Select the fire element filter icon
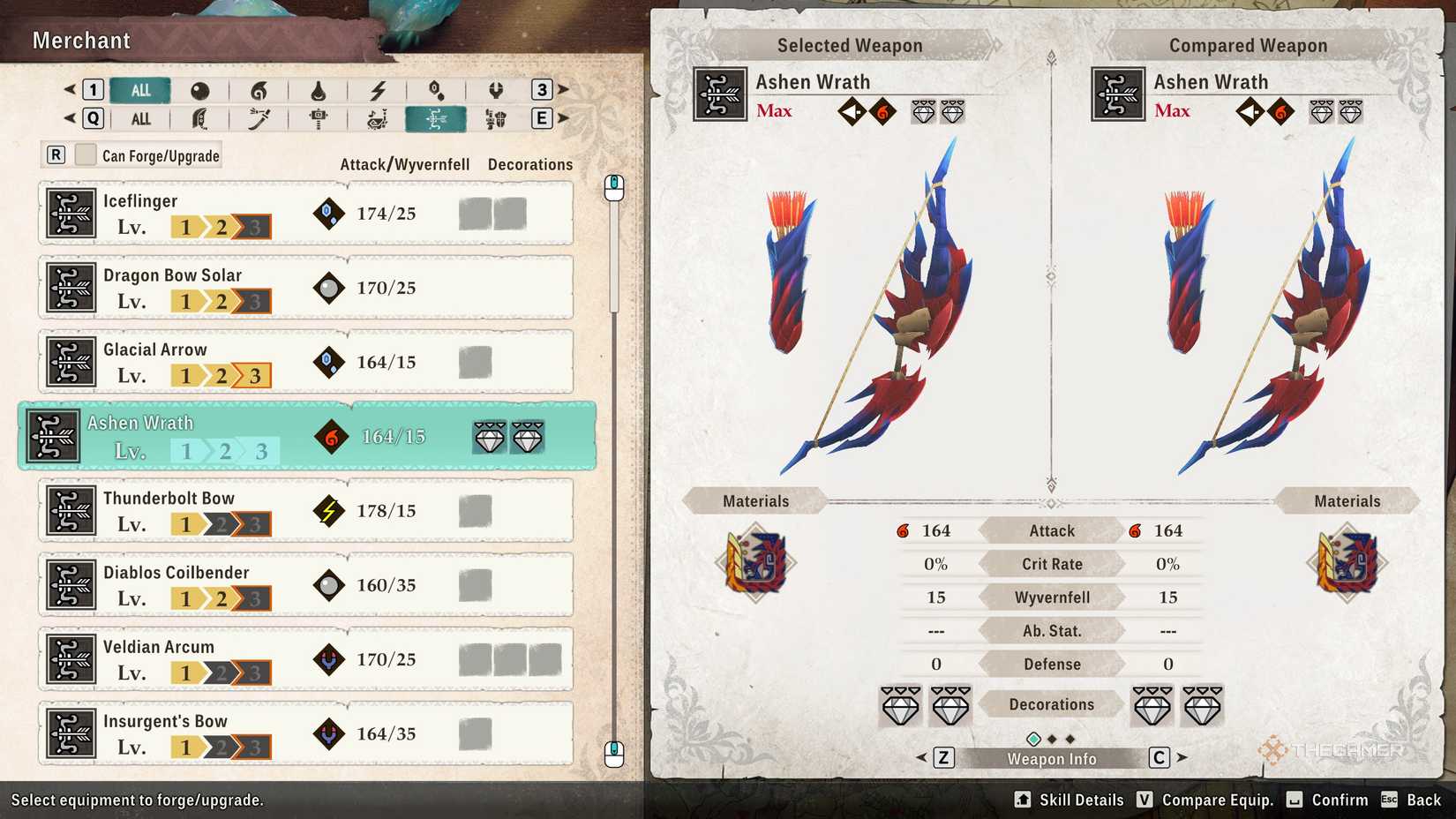This screenshot has width=1456, height=819. (259, 90)
